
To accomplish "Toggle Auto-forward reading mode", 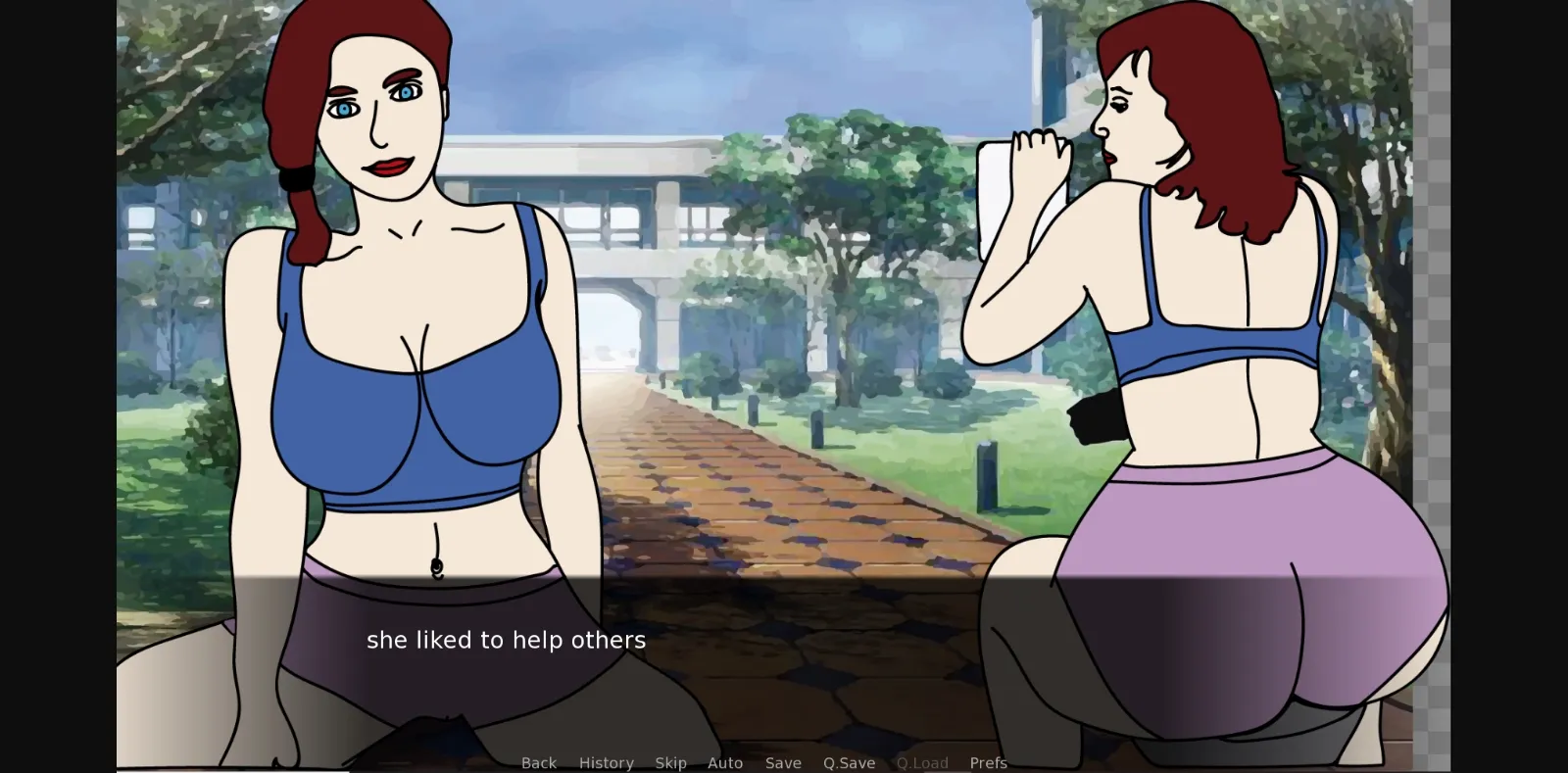I will 724,762.
